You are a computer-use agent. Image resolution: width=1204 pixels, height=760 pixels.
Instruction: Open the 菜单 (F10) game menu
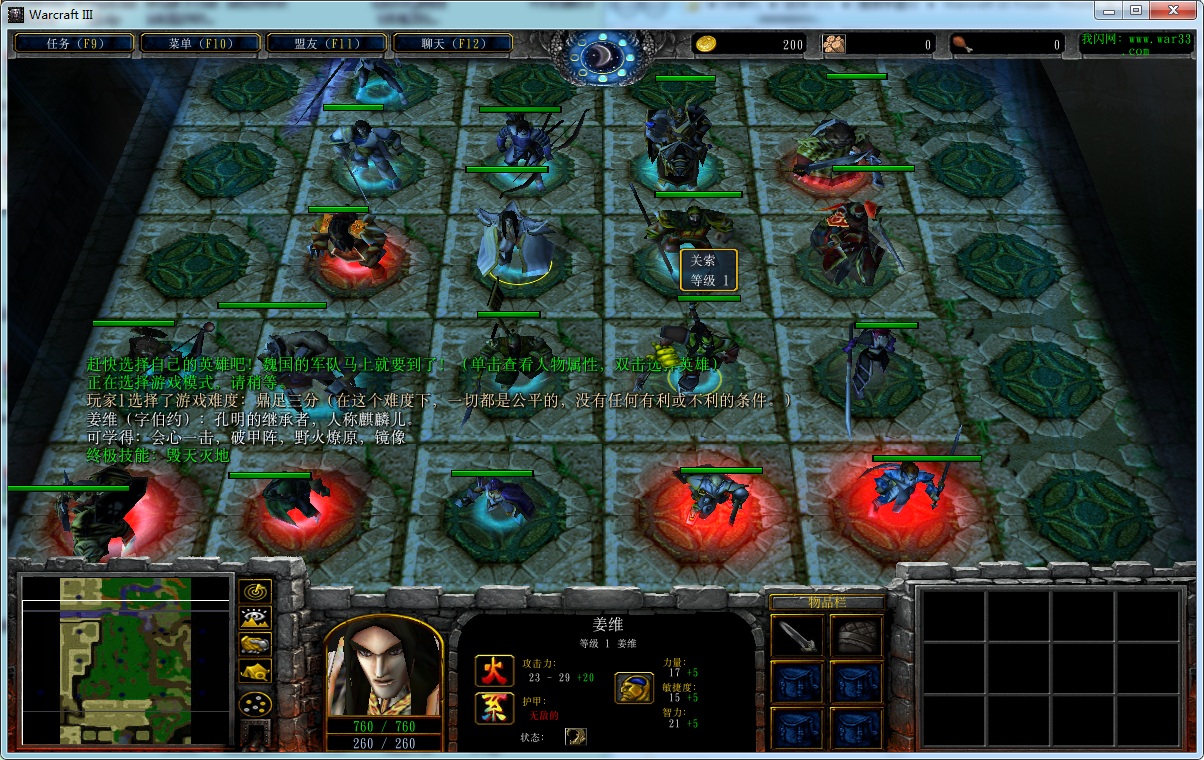click(x=200, y=43)
